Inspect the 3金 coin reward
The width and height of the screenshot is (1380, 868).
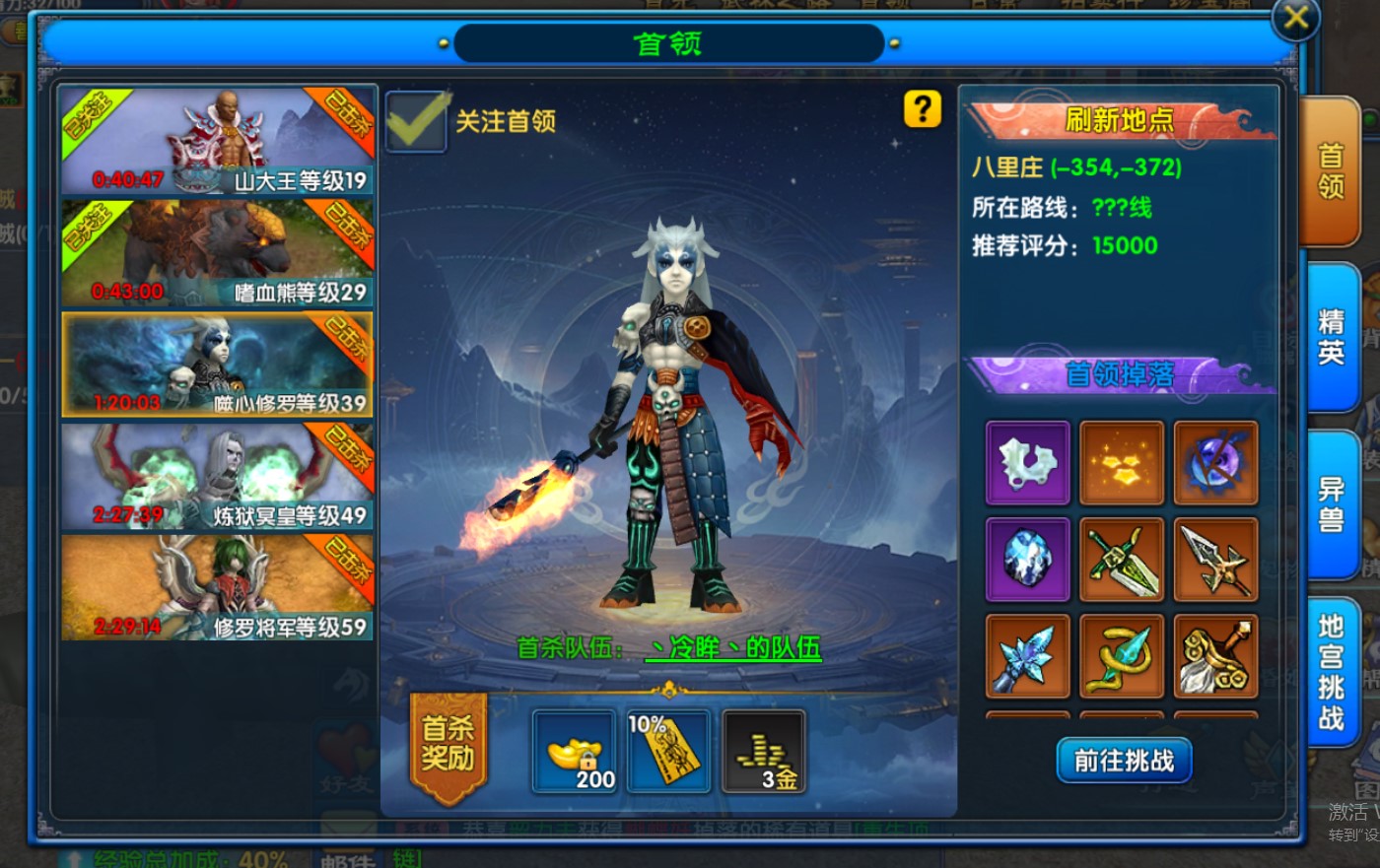pyautogui.click(x=764, y=752)
